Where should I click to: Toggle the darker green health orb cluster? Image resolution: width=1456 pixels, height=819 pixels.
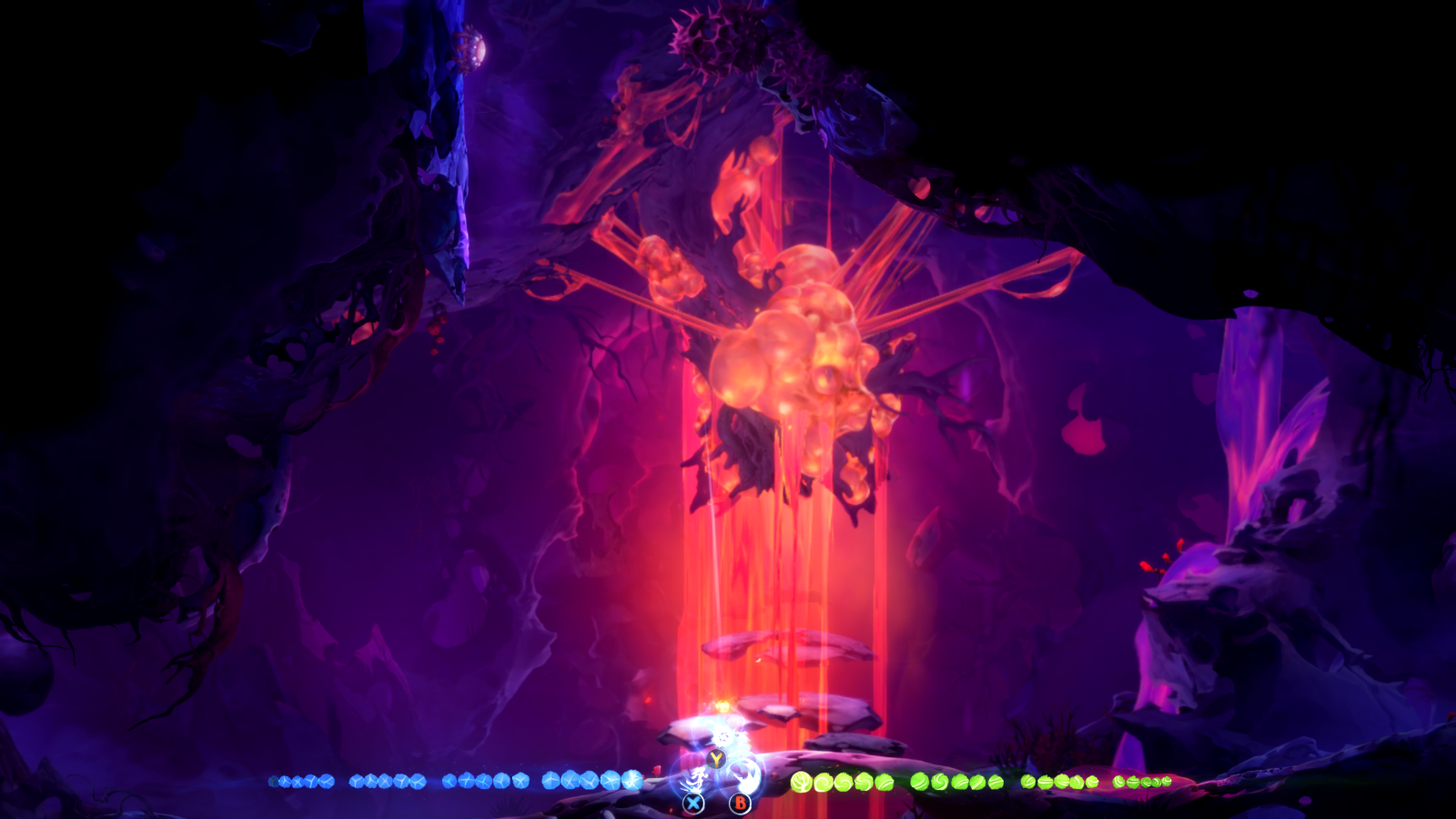1142,781
